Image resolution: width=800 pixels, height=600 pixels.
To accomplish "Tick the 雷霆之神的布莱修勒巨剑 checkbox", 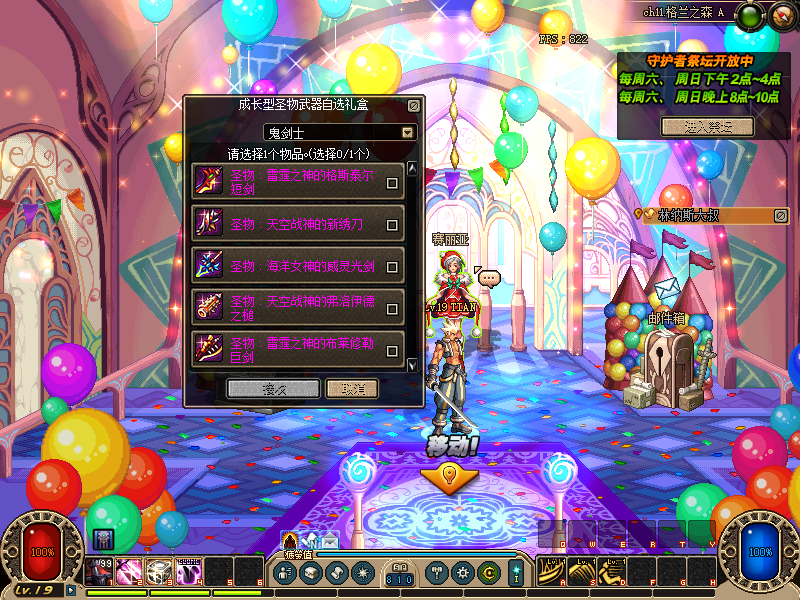I will pyautogui.click(x=393, y=351).
